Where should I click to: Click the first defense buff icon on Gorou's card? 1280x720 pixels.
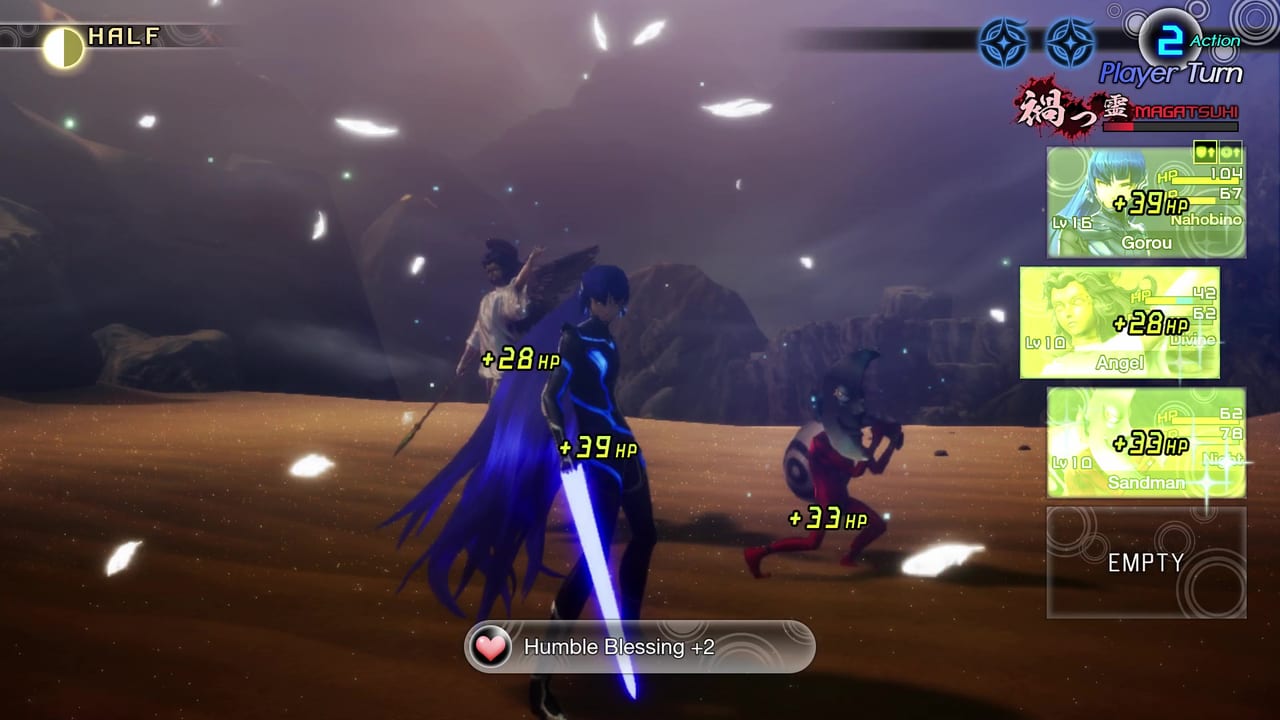[1205, 154]
